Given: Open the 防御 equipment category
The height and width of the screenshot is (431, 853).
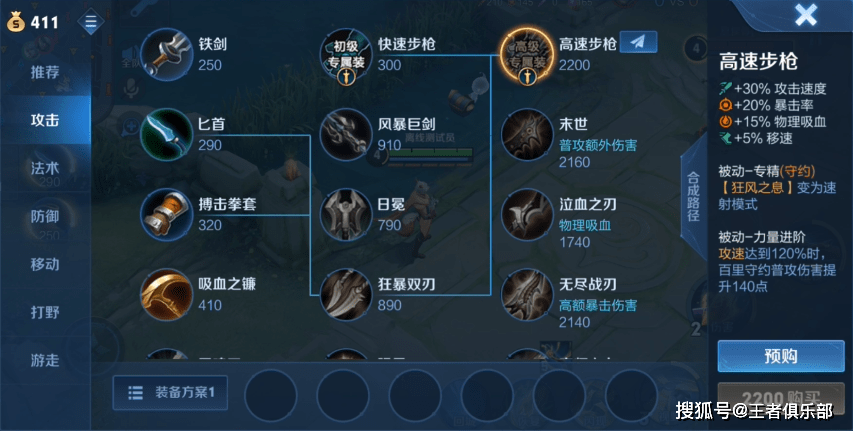Looking at the screenshot, I should point(45,216).
